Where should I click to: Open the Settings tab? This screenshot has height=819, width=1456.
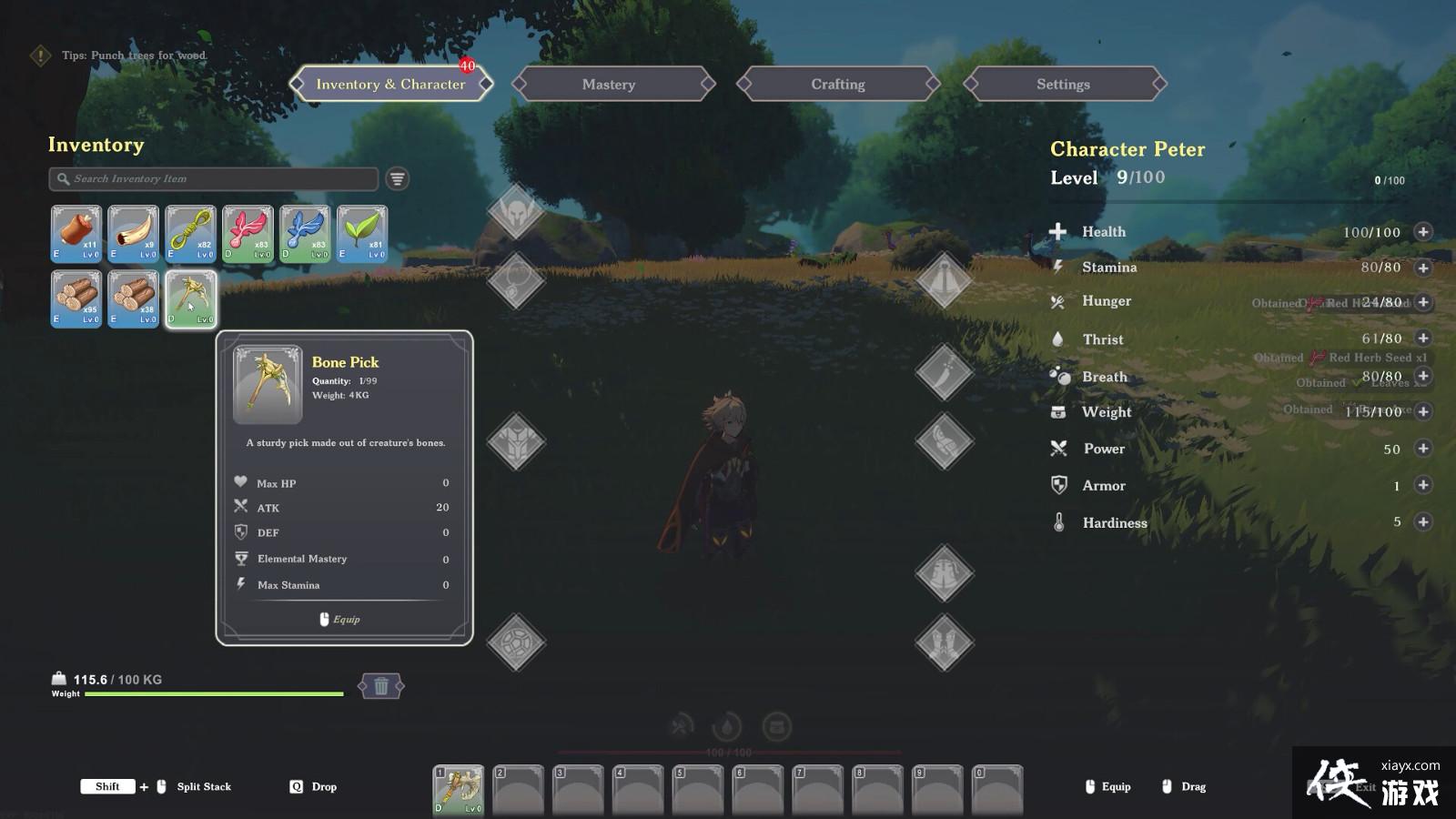click(x=1063, y=84)
